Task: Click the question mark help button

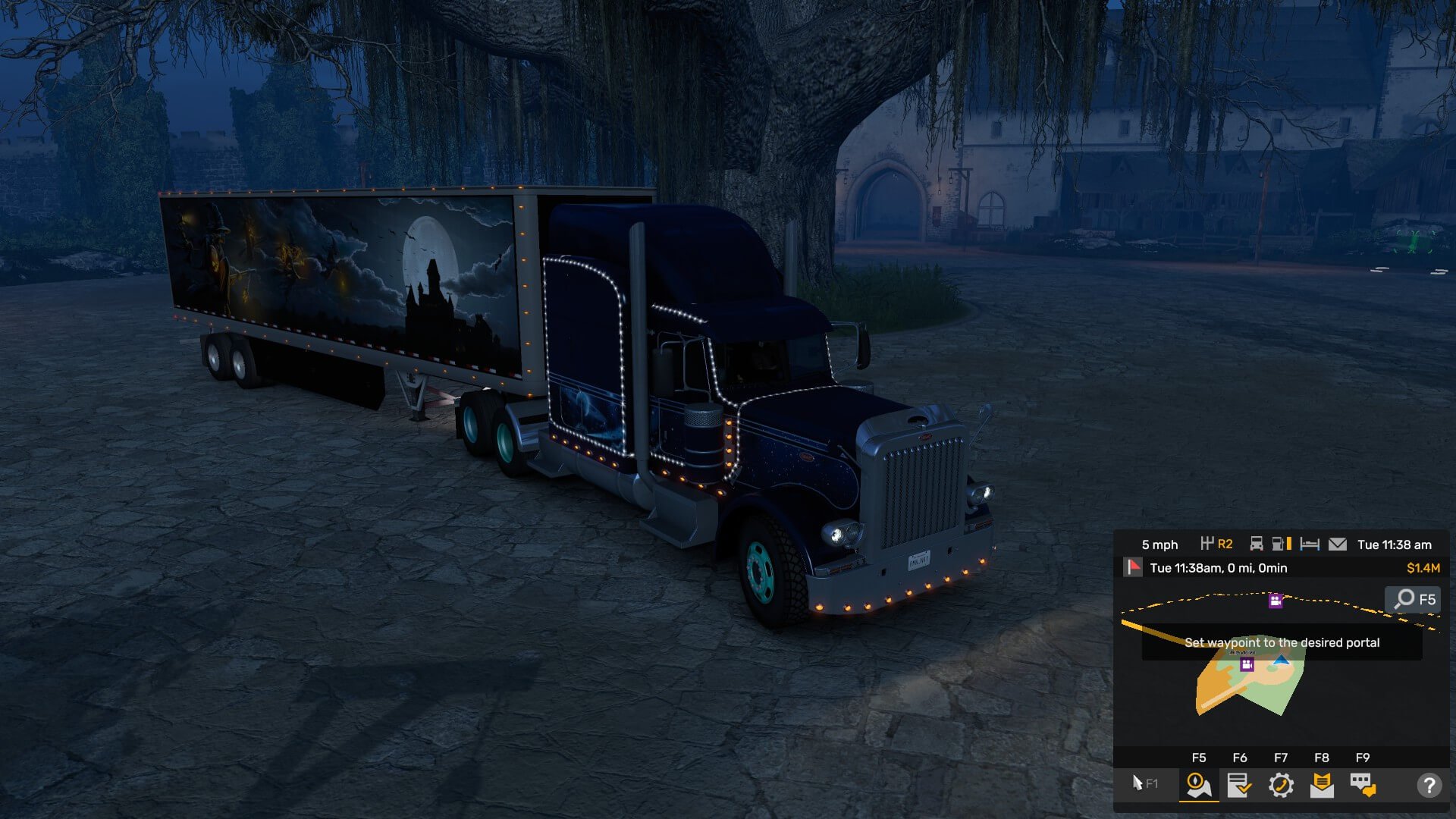Action: pos(1429,786)
